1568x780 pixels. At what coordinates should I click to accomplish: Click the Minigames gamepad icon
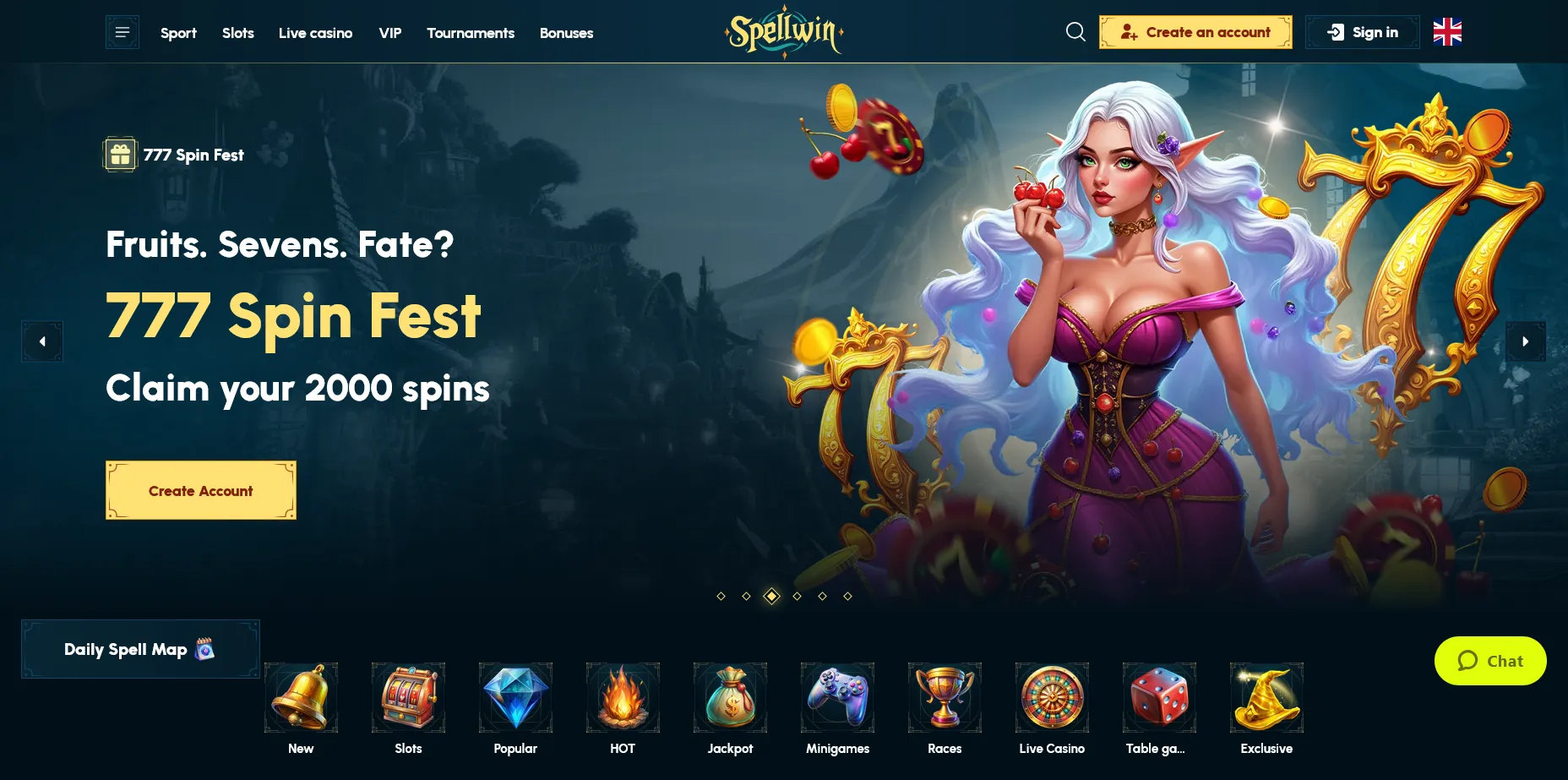coord(837,698)
